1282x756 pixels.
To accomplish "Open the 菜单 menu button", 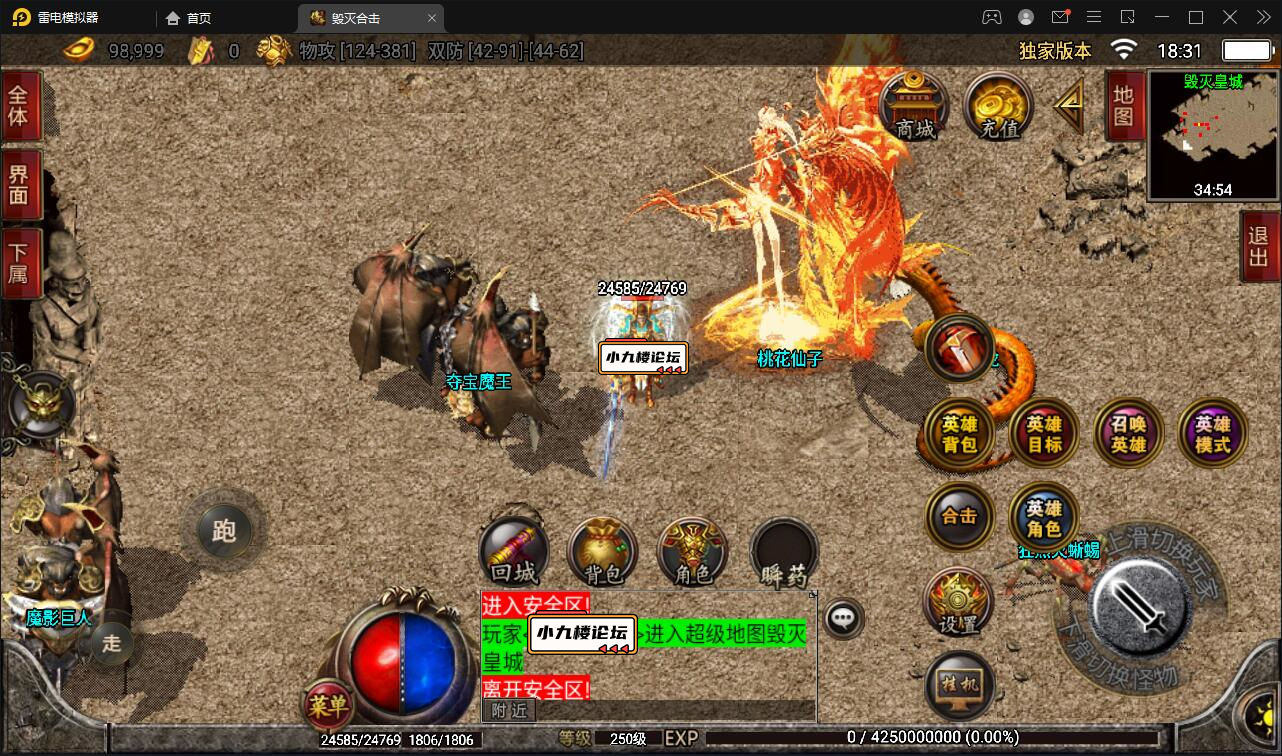I will click(x=328, y=706).
